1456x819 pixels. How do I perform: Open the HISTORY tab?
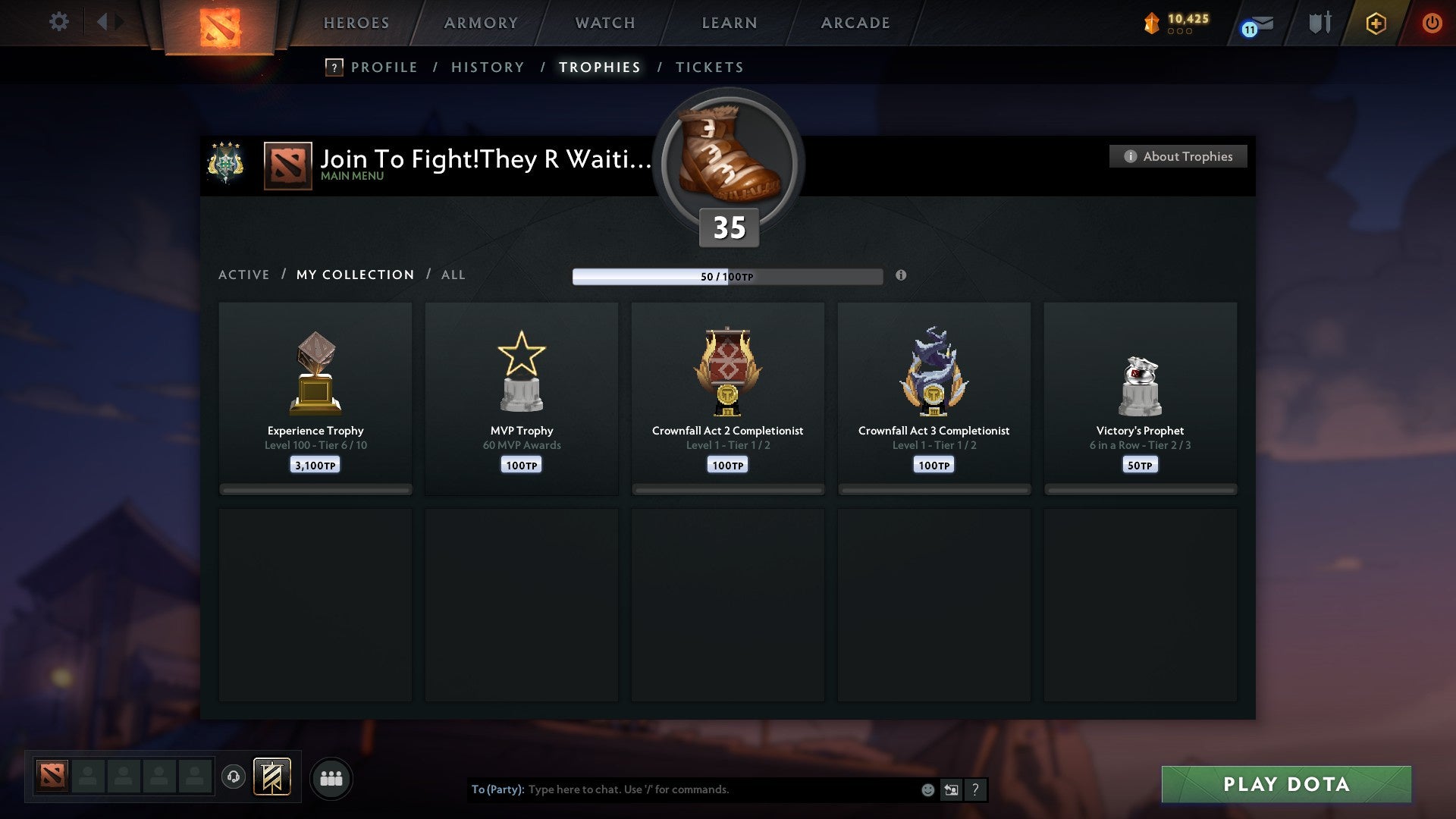click(x=488, y=67)
